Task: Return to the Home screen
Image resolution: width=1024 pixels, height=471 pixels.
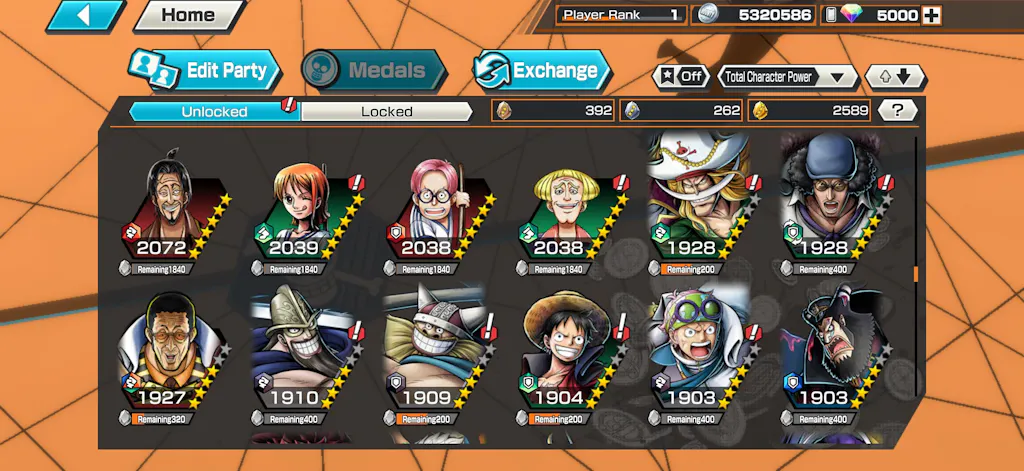Action: coord(188,16)
